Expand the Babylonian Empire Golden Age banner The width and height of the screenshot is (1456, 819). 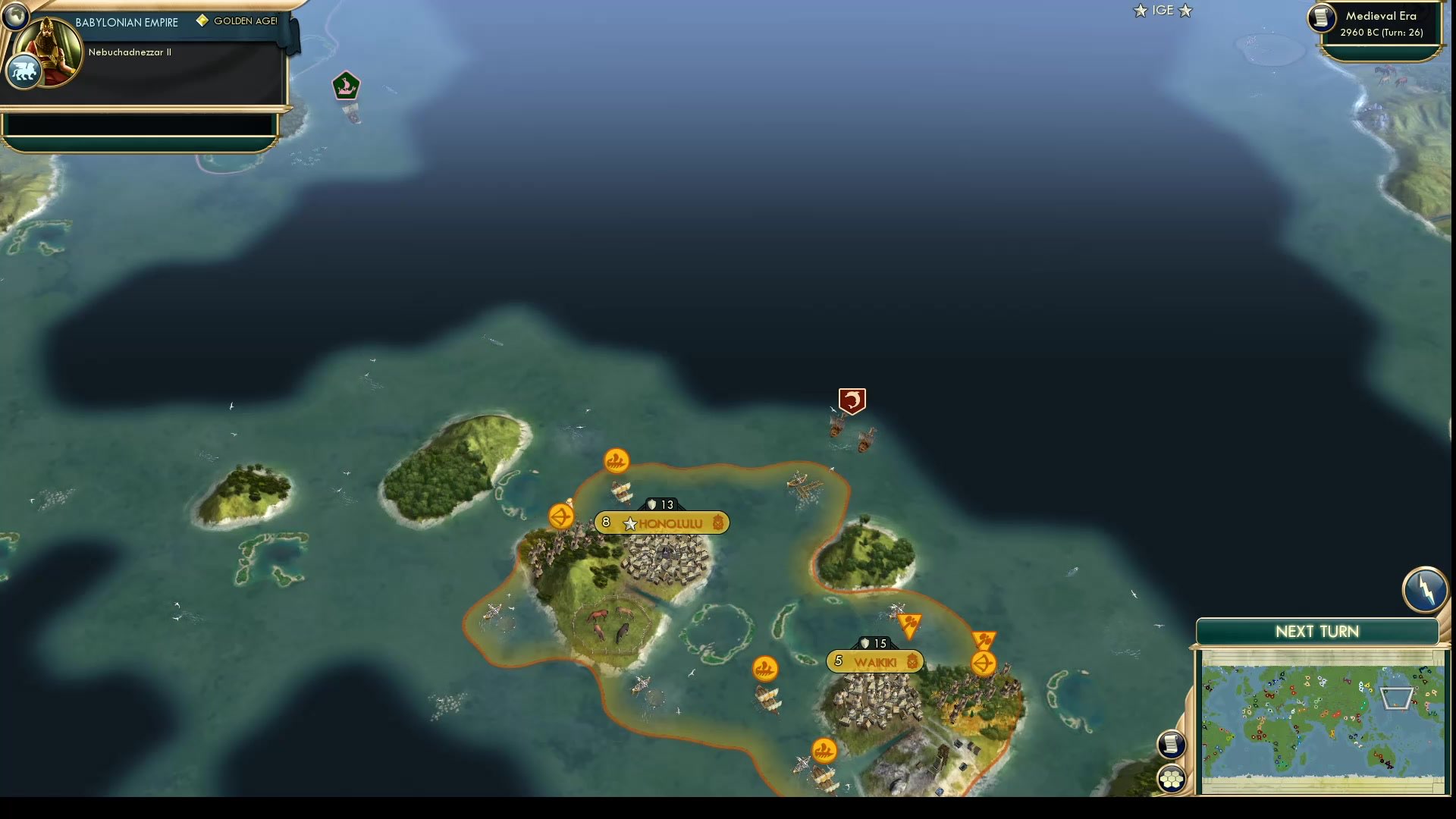pos(125,22)
